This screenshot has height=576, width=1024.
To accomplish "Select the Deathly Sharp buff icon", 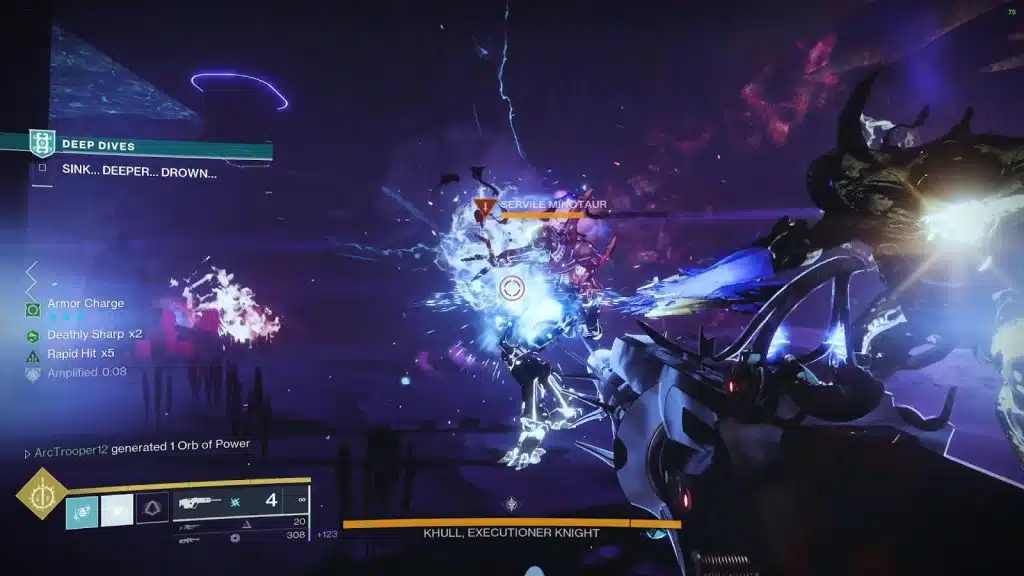I will [32, 335].
